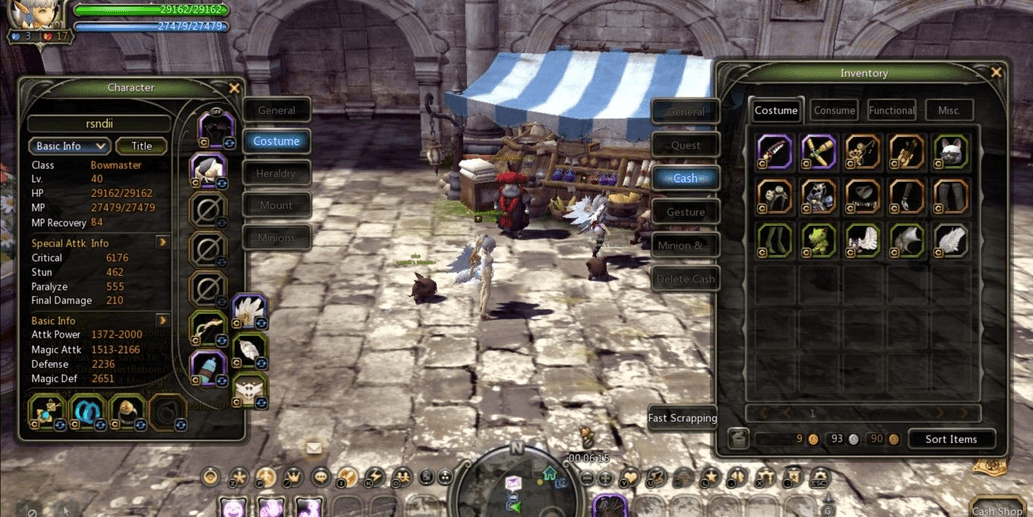Image resolution: width=1033 pixels, height=517 pixels.
Task: Pick the white cat-eared hat item
Action: [950, 152]
